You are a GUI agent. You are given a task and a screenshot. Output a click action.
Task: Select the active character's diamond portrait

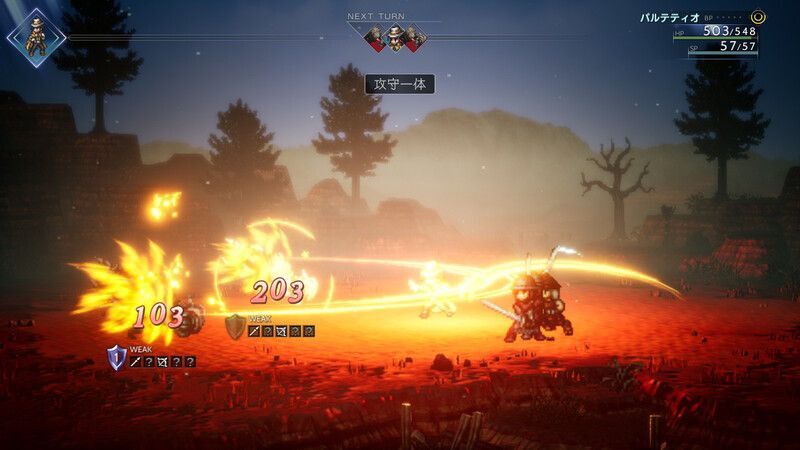coord(36,38)
